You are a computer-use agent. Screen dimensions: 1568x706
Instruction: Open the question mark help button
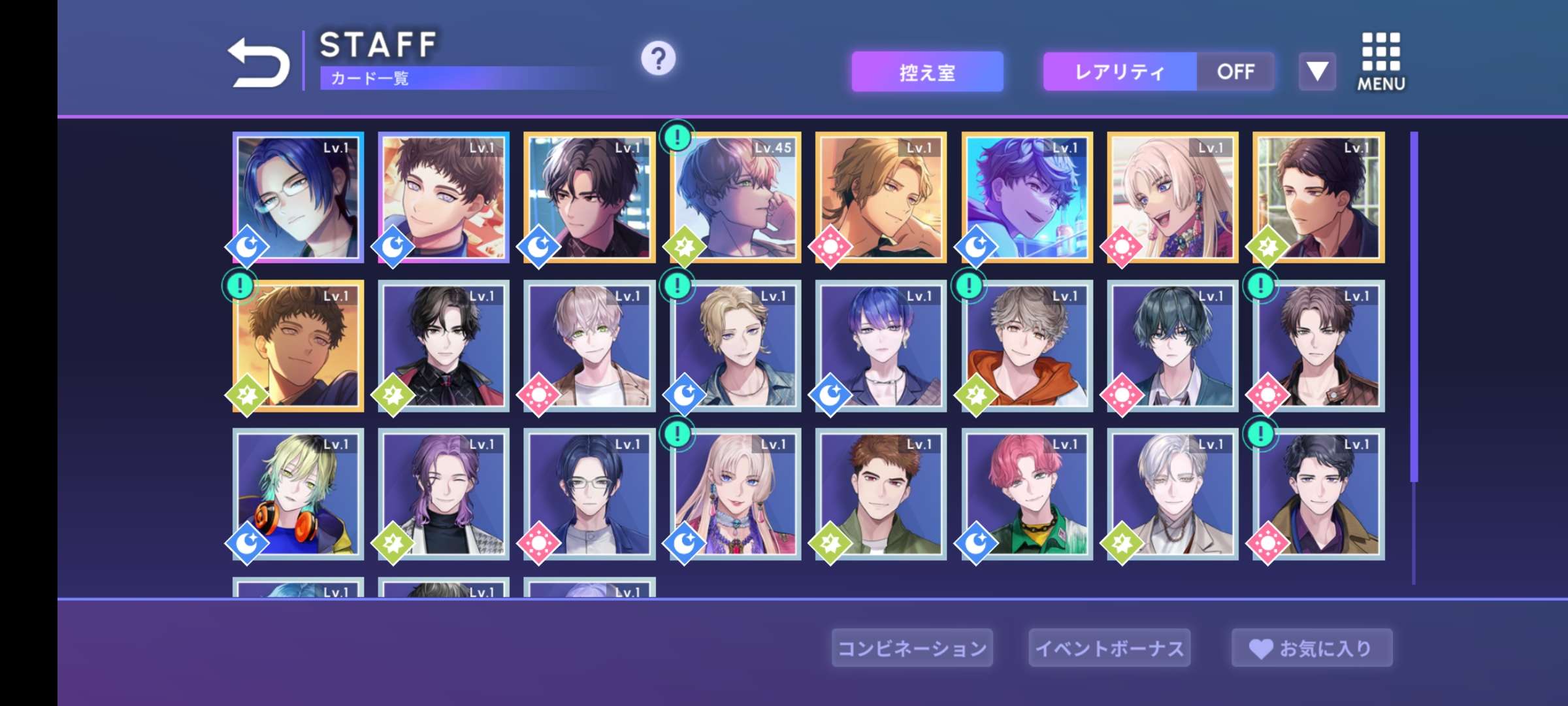(x=658, y=59)
